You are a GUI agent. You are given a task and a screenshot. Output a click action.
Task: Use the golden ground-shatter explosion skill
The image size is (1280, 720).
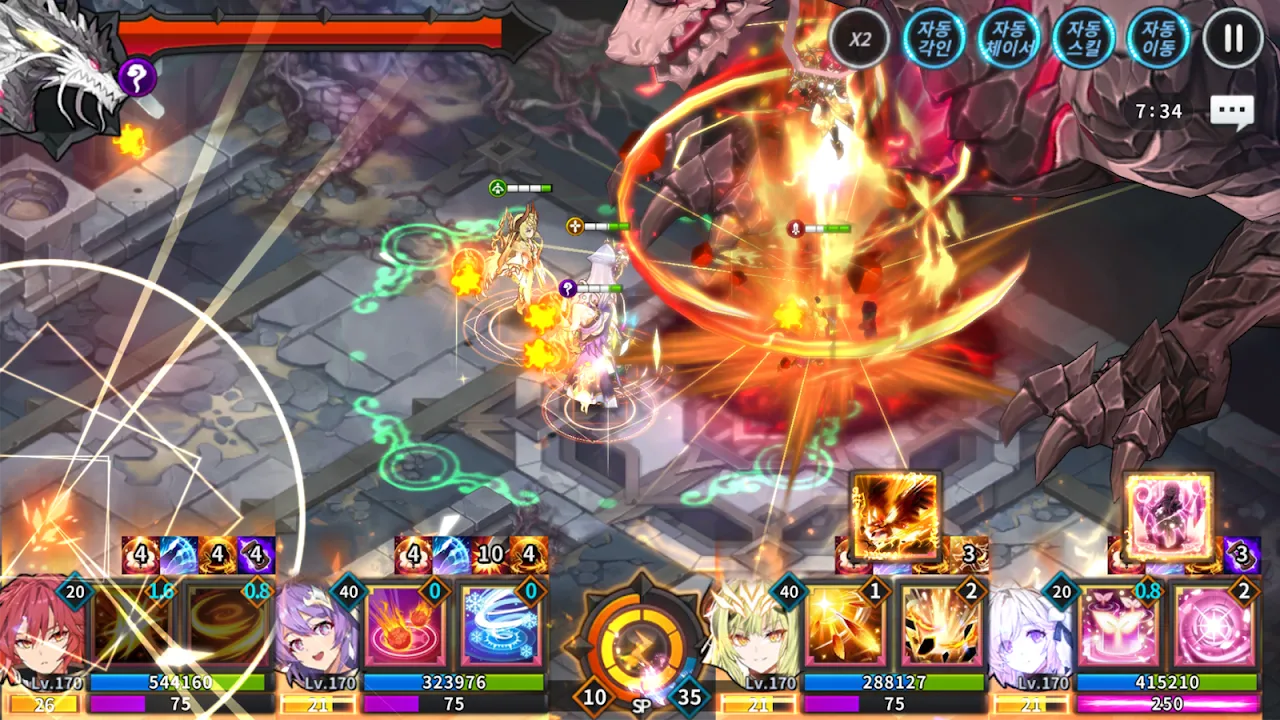[940, 626]
